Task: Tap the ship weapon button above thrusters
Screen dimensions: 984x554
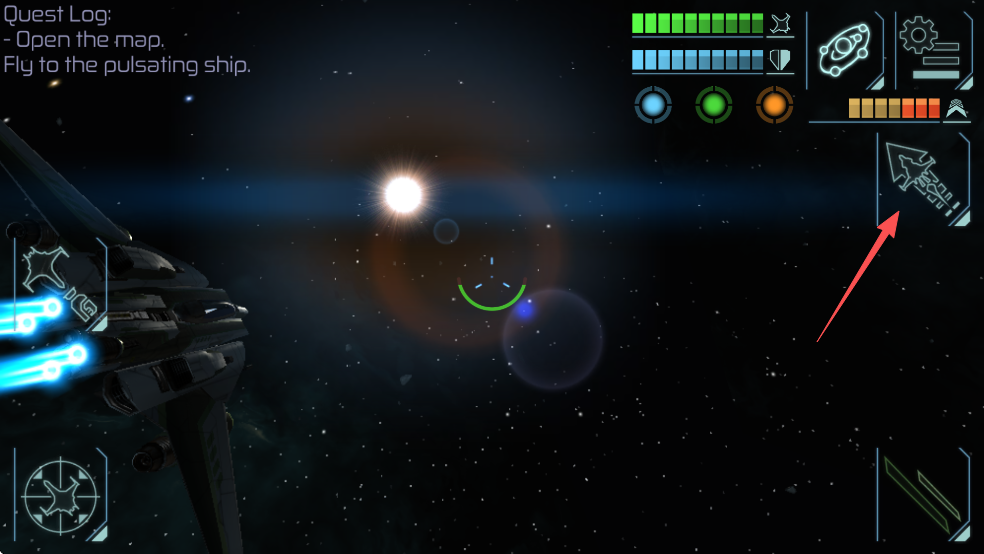Action: point(60,285)
